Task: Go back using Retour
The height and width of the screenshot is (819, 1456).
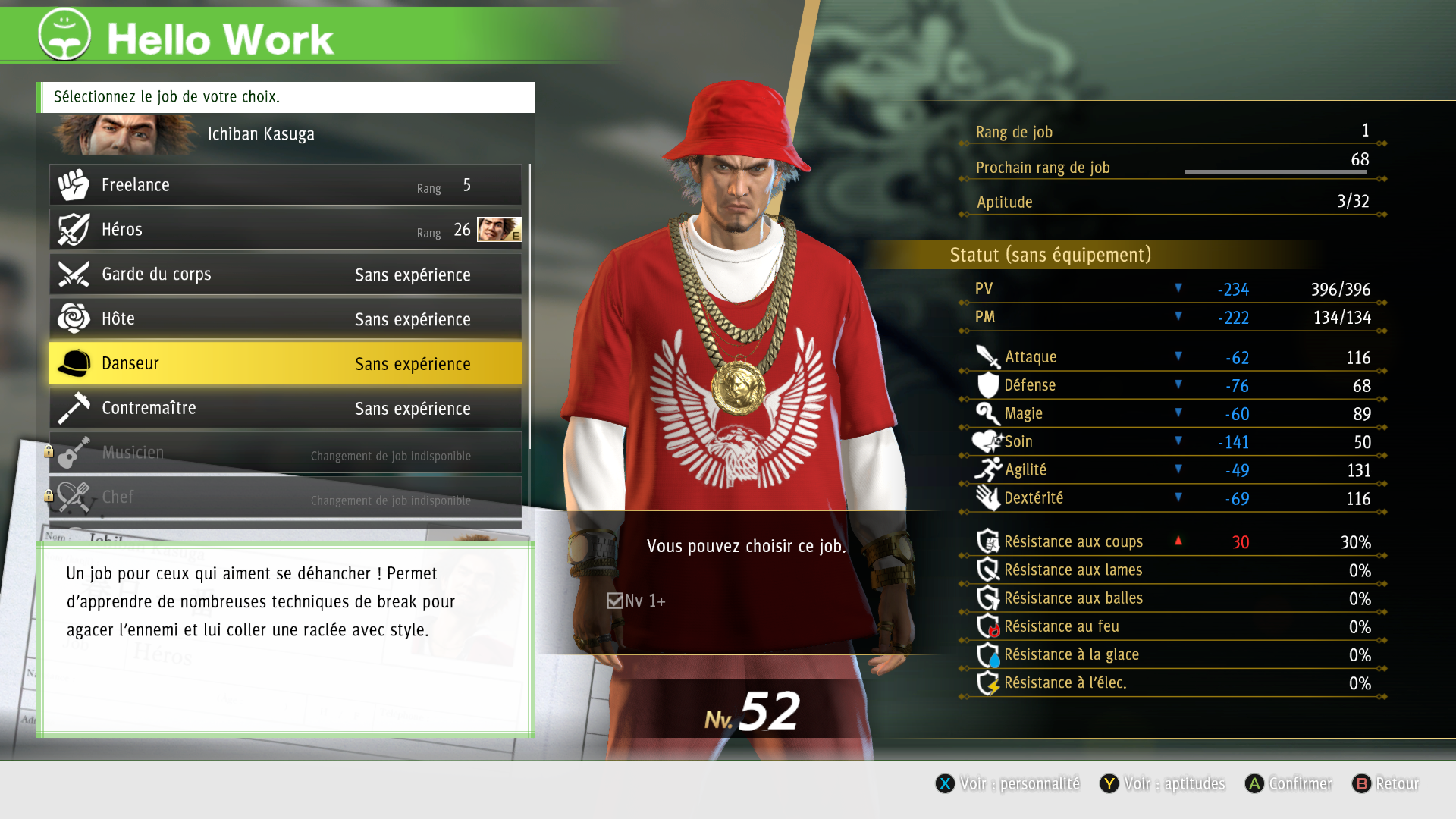Action: tap(1385, 783)
